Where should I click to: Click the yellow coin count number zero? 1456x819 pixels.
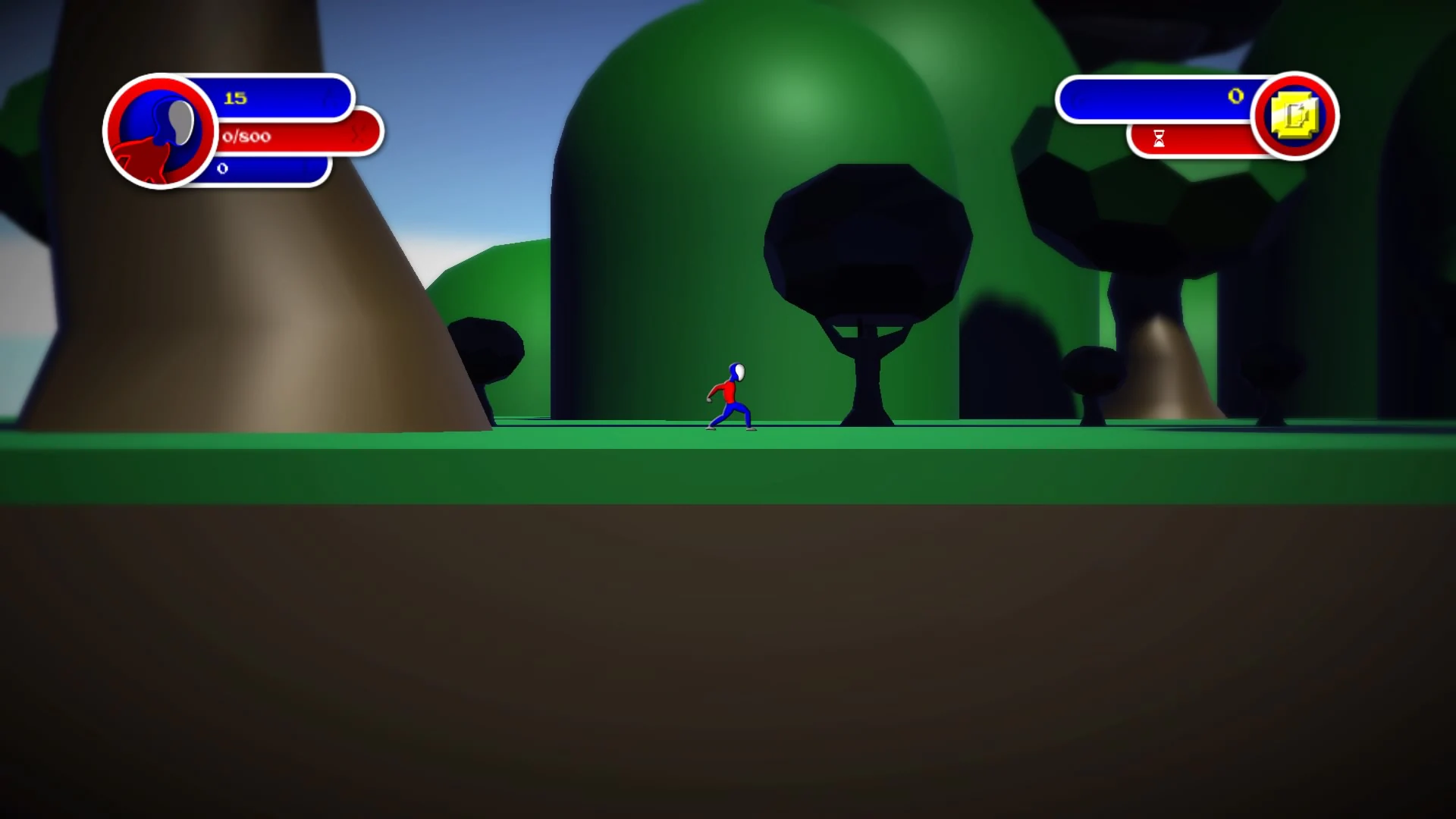[x=1235, y=96]
